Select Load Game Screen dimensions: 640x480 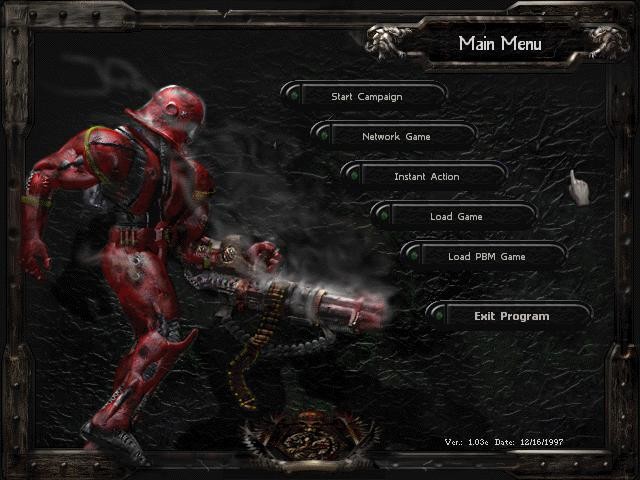(x=456, y=216)
